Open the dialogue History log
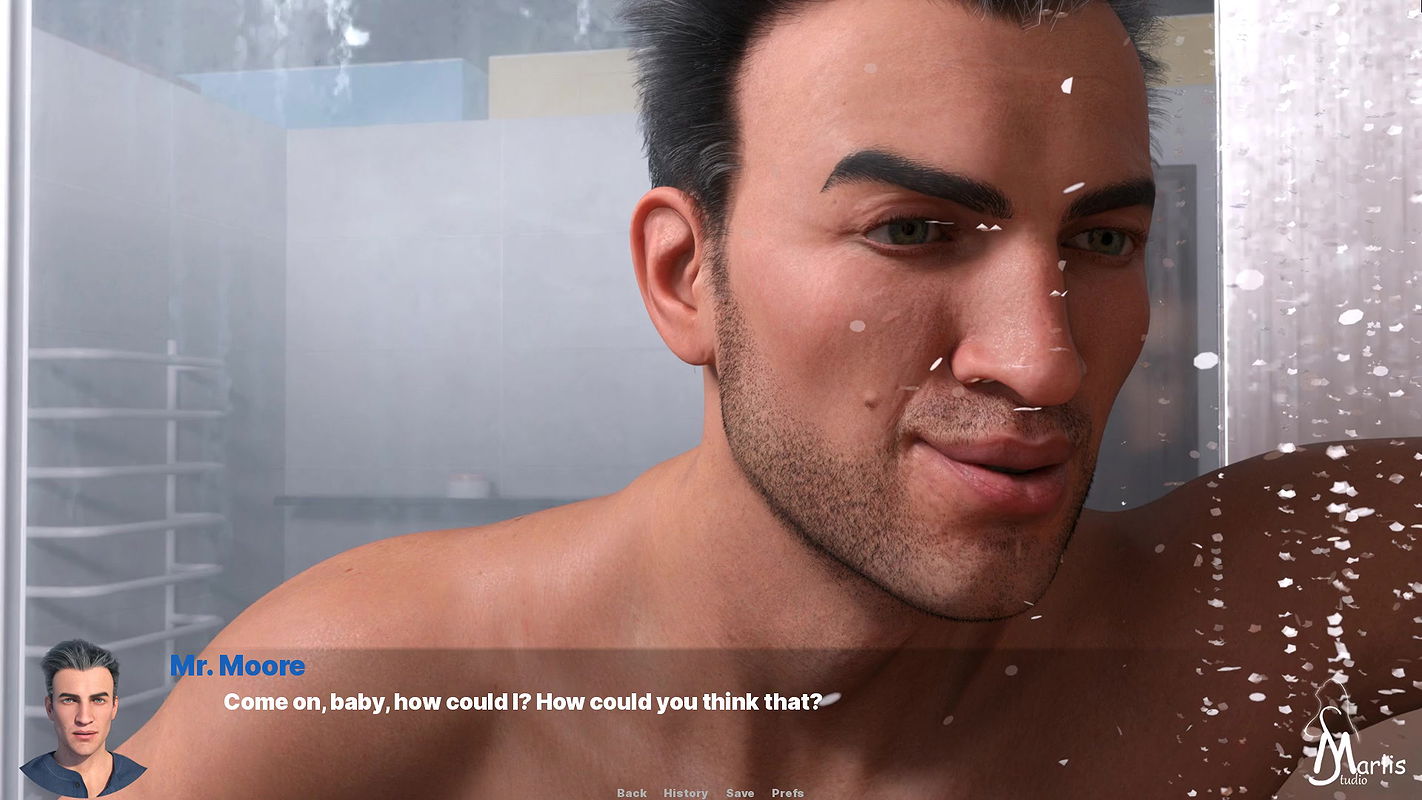Image resolution: width=1422 pixels, height=800 pixels. click(685, 793)
